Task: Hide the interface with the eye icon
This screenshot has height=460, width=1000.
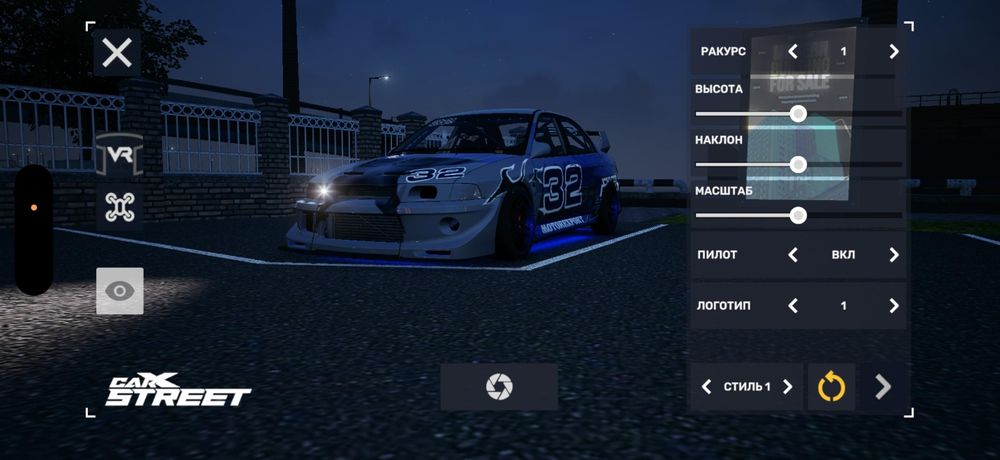Action: pos(120,291)
